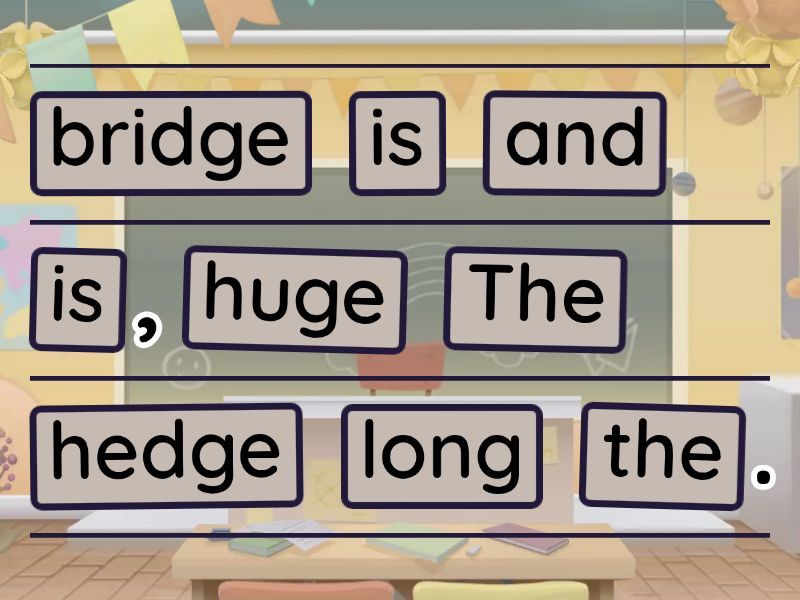Pick the lowercase "the" tile before the period

pos(661,455)
